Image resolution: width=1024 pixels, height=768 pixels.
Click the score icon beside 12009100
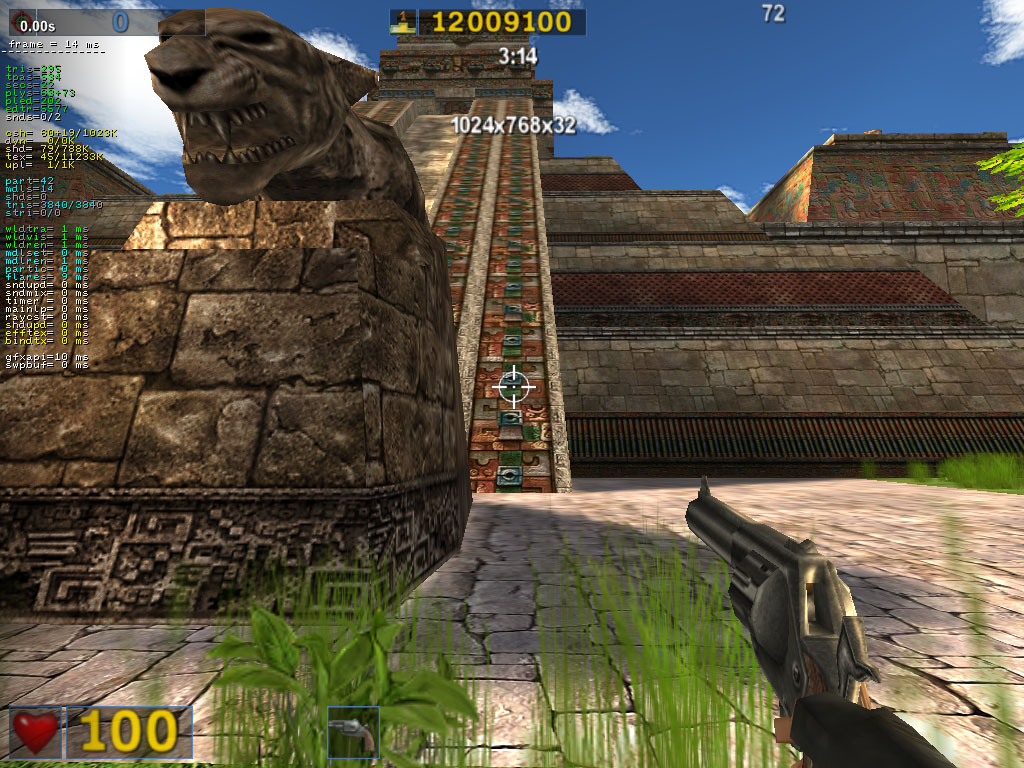pos(403,22)
